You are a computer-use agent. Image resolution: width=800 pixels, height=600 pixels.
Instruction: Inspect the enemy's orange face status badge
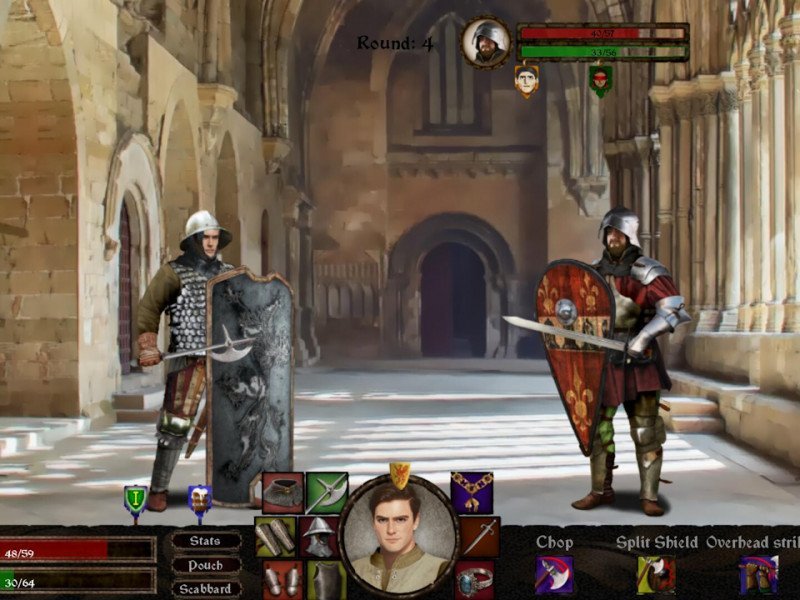pyautogui.click(x=527, y=80)
